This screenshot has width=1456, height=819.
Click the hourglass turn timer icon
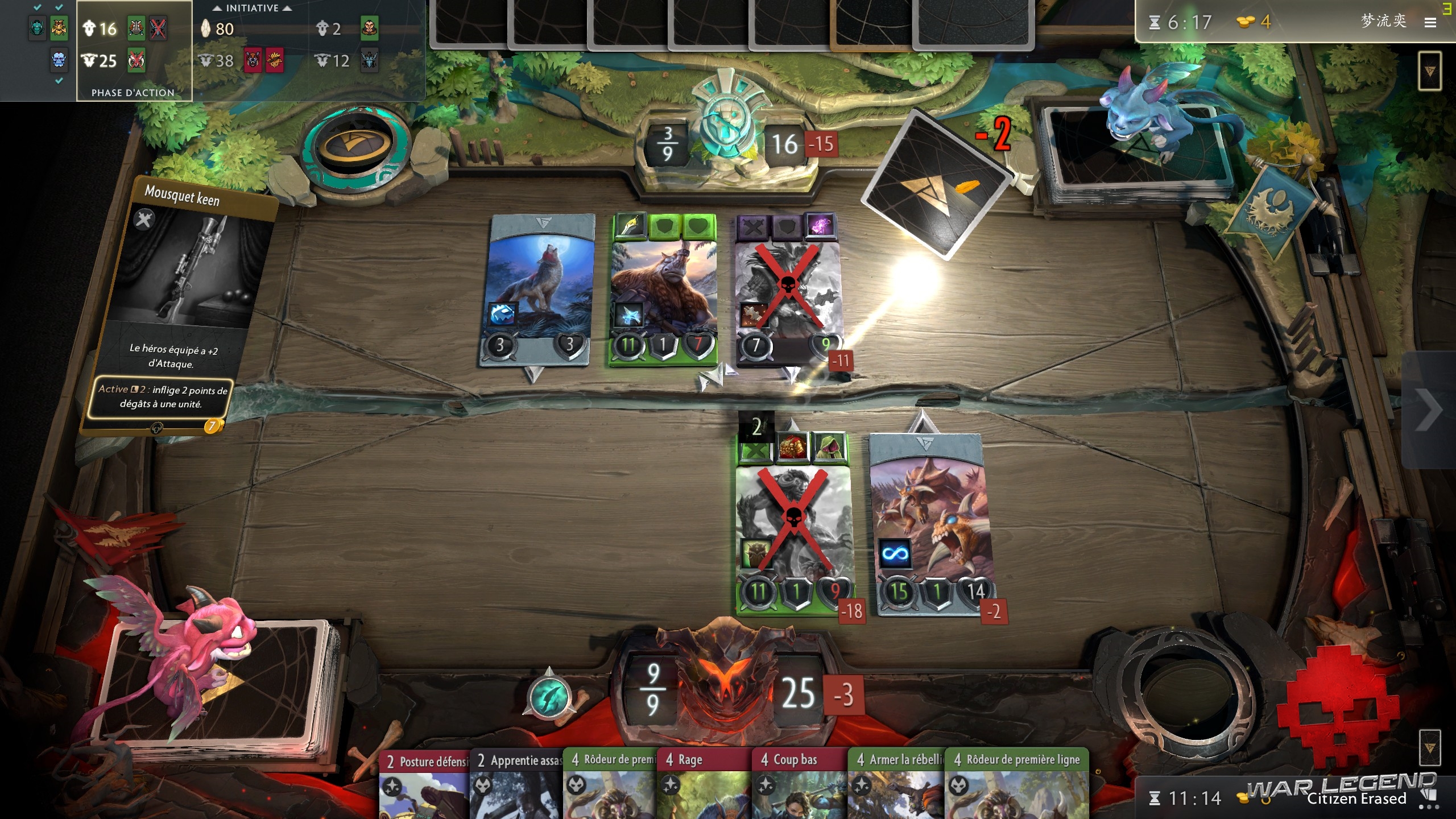1155,23
